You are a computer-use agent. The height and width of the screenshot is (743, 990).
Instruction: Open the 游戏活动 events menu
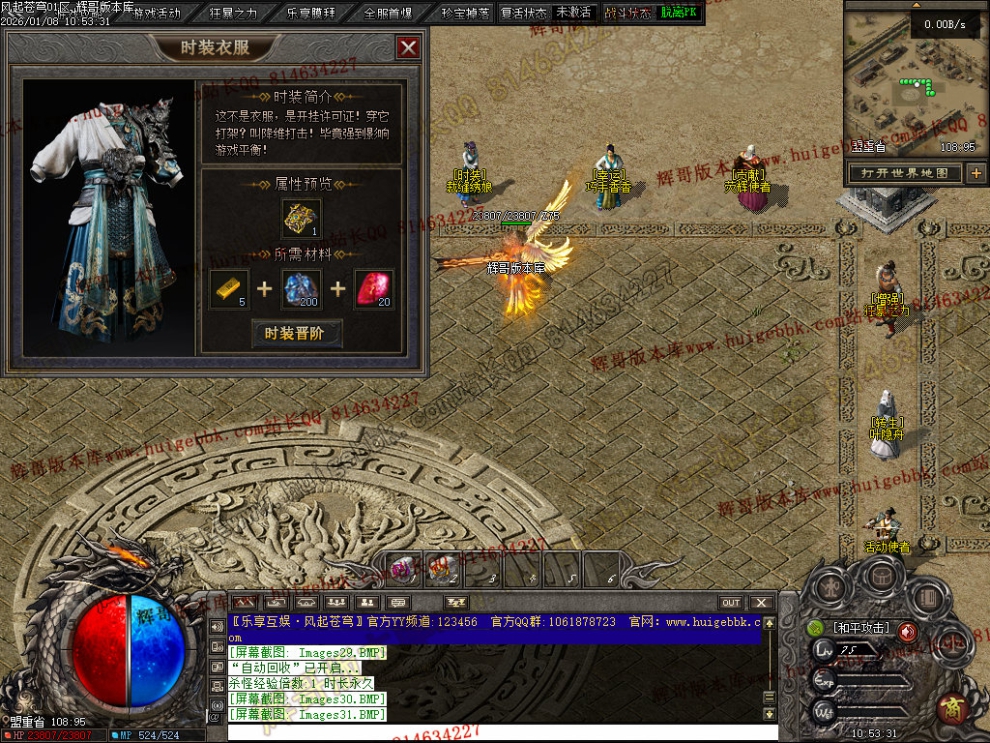pos(157,13)
